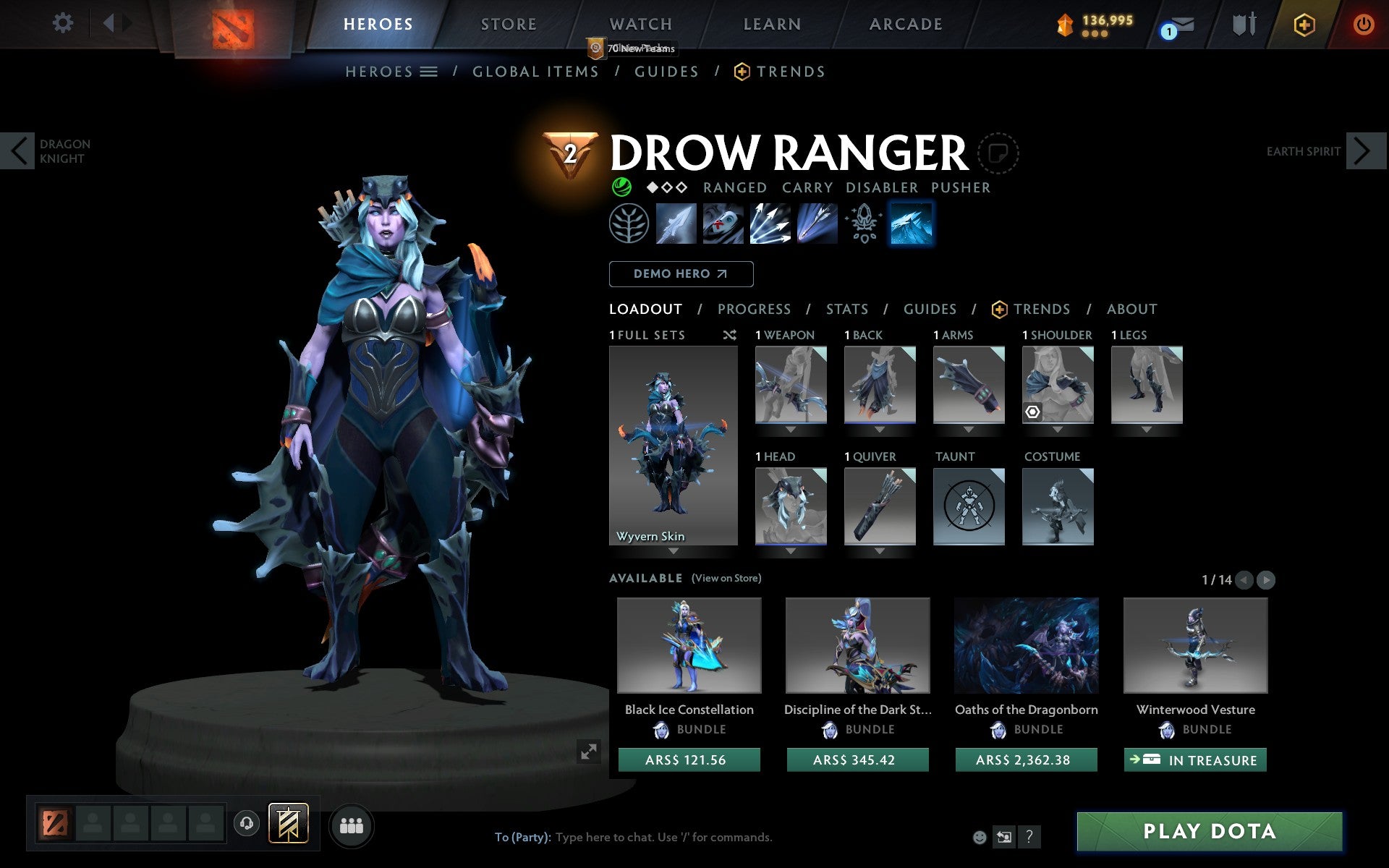This screenshot has width=1389, height=868.
Task: Switch to the STATS tab
Action: click(846, 309)
